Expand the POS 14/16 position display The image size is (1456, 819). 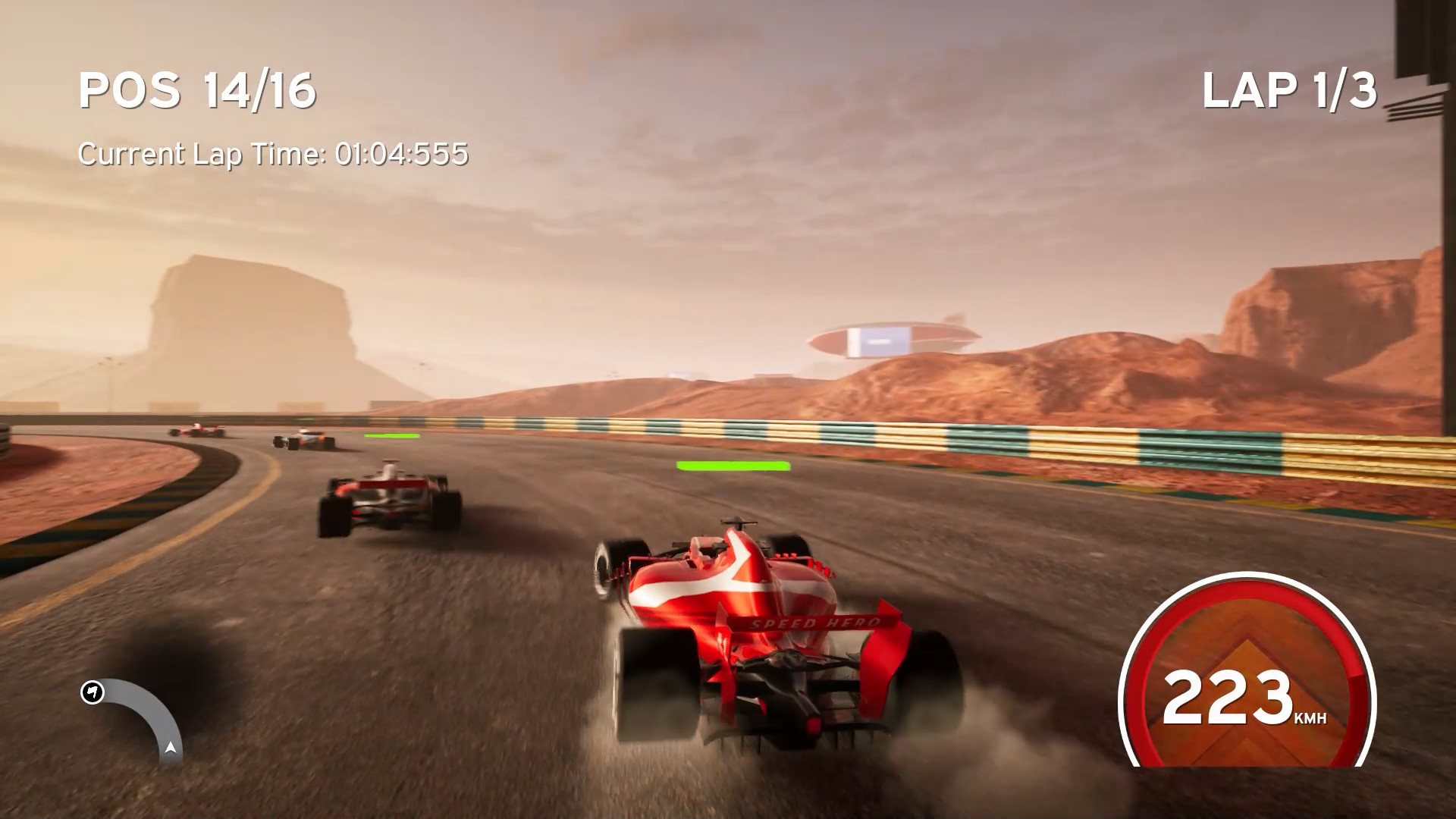[x=199, y=91]
